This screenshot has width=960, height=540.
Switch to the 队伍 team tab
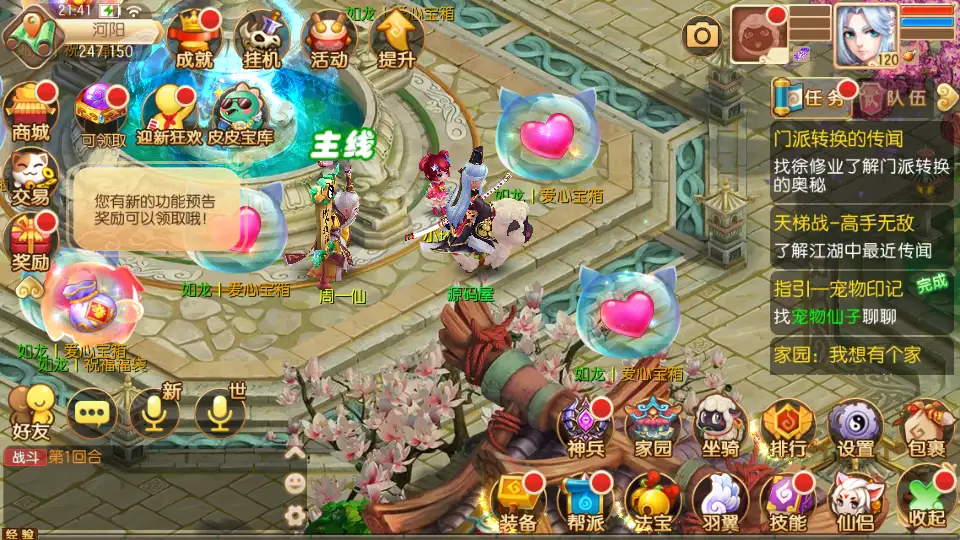(896, 98)
